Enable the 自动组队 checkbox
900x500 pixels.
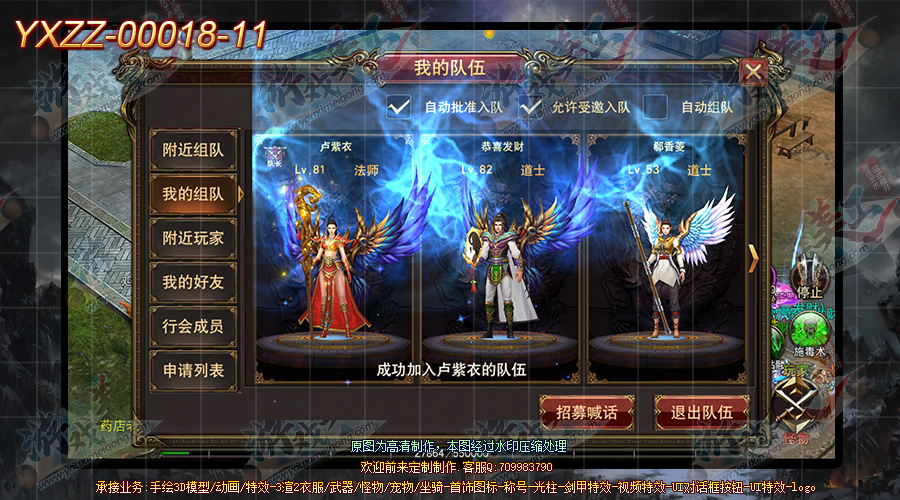tap(656, 106)
